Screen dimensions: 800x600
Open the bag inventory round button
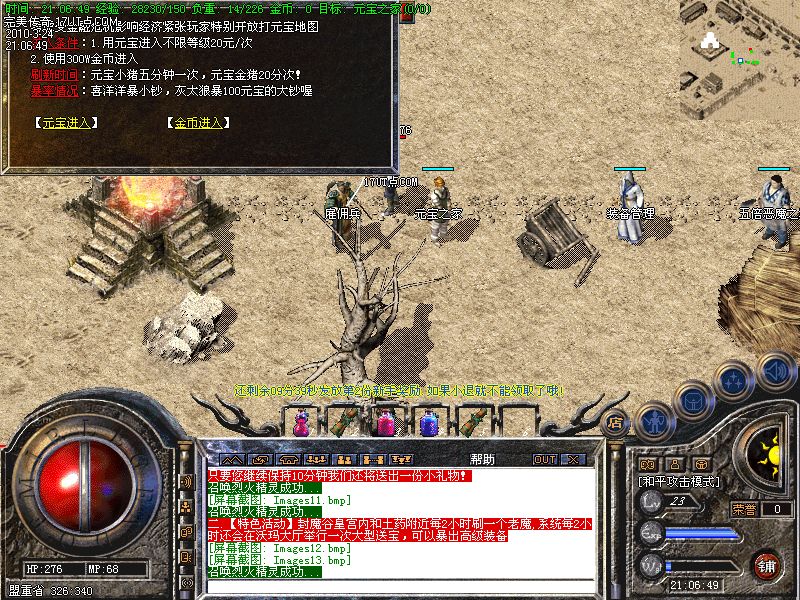coord(693,399)
